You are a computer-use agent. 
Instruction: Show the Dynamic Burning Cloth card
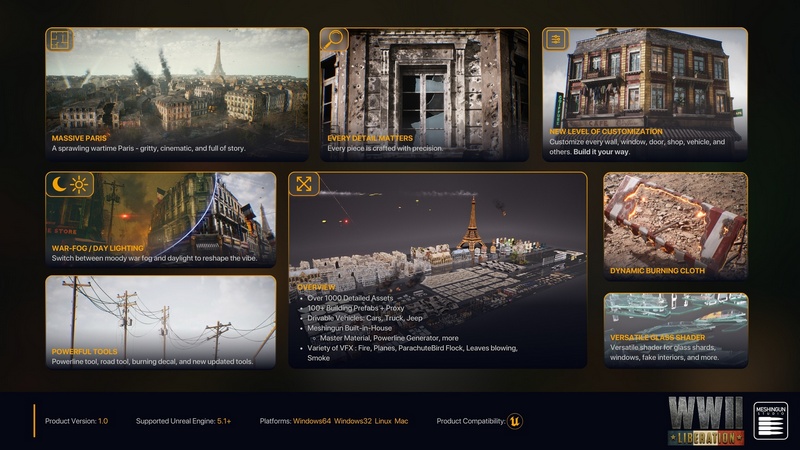pos(675,225)
